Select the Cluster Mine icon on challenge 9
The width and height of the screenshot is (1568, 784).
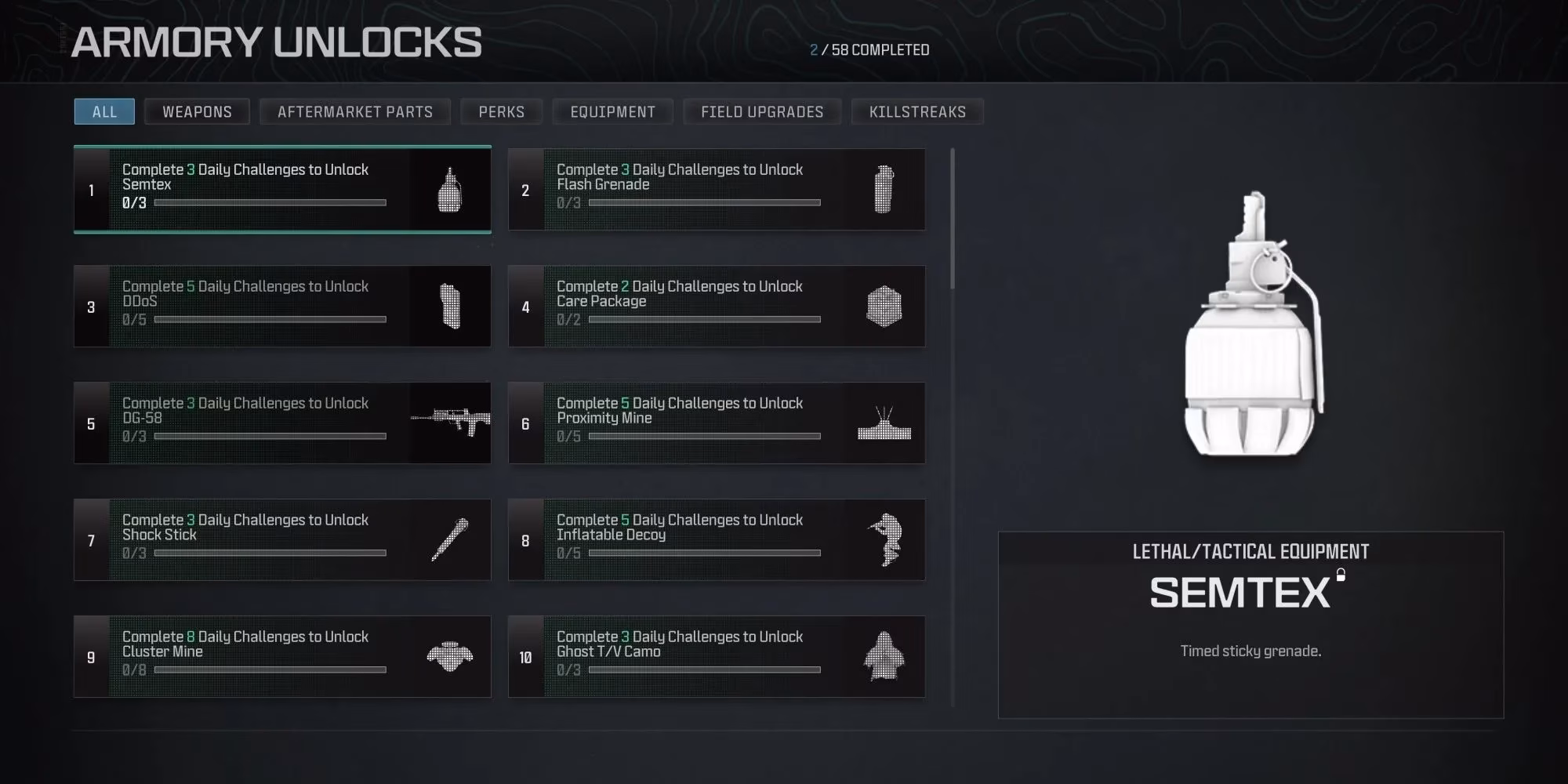448,657
